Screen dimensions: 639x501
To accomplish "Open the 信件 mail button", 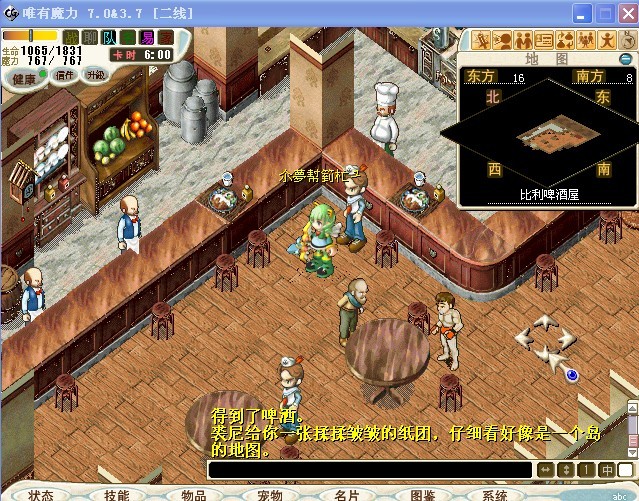I will point(64,75).
